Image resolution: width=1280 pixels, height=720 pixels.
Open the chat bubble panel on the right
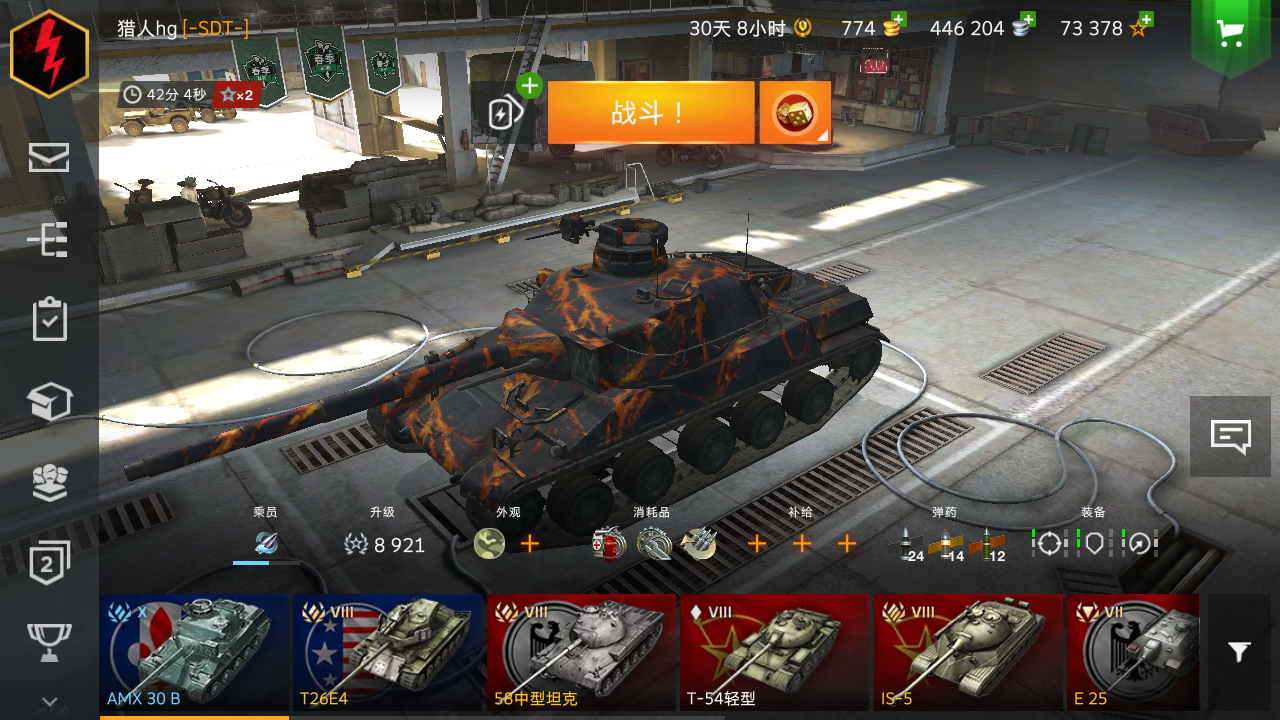(1229, 436)
